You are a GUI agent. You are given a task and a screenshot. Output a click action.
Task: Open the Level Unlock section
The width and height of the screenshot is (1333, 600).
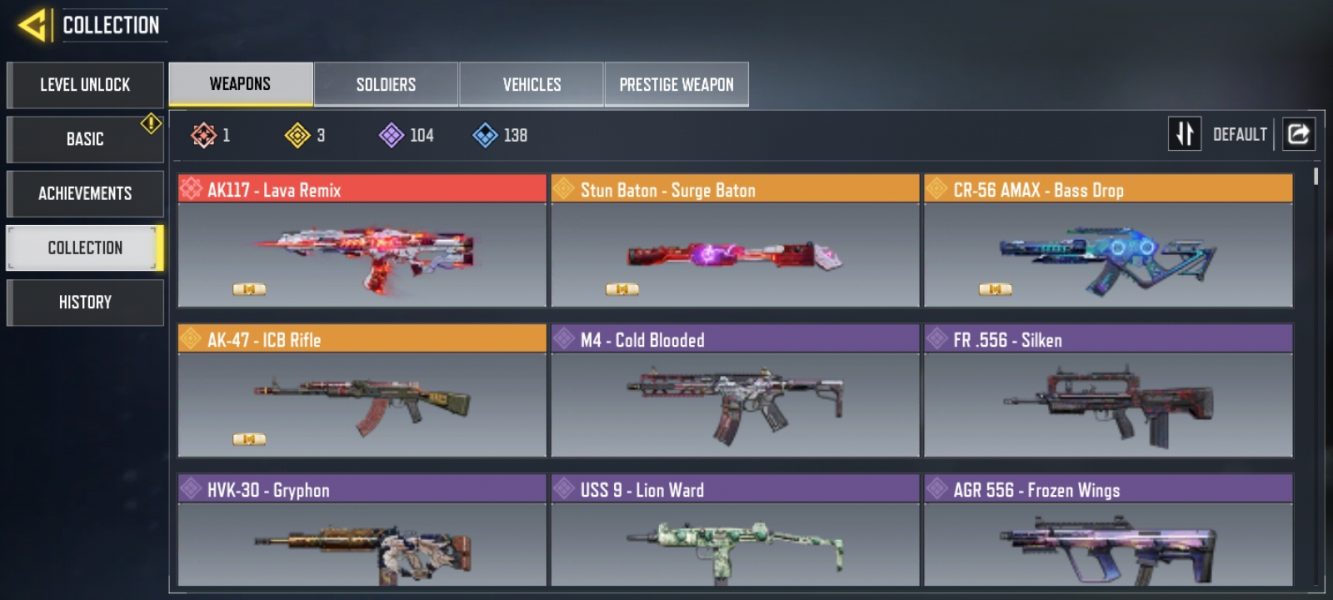(x=85, y=85)
